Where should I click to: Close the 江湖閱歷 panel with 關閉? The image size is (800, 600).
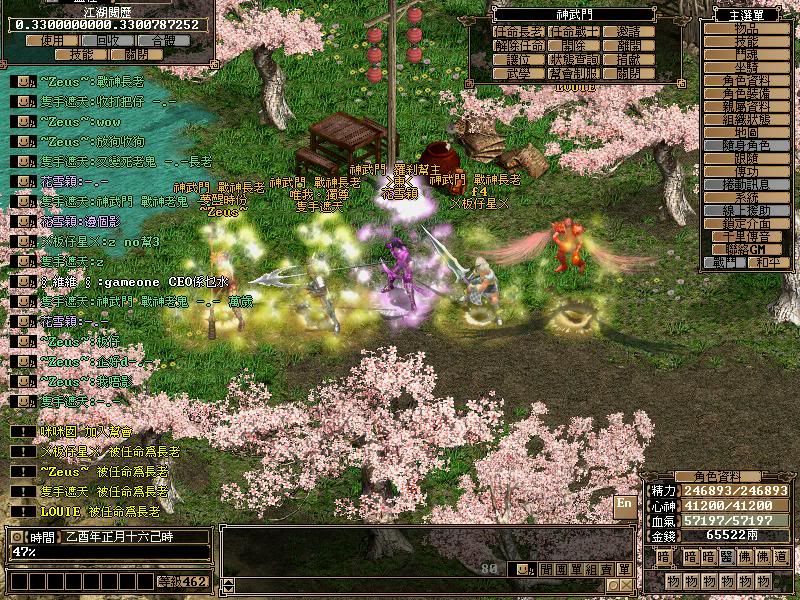click(137, 55)
